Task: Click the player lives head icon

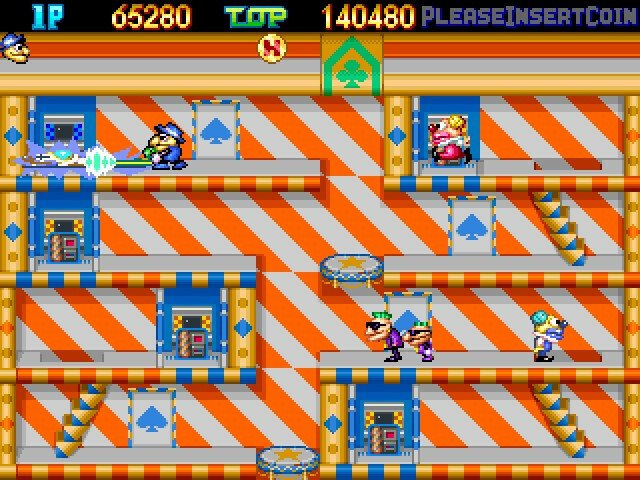Action: (16, 47)
